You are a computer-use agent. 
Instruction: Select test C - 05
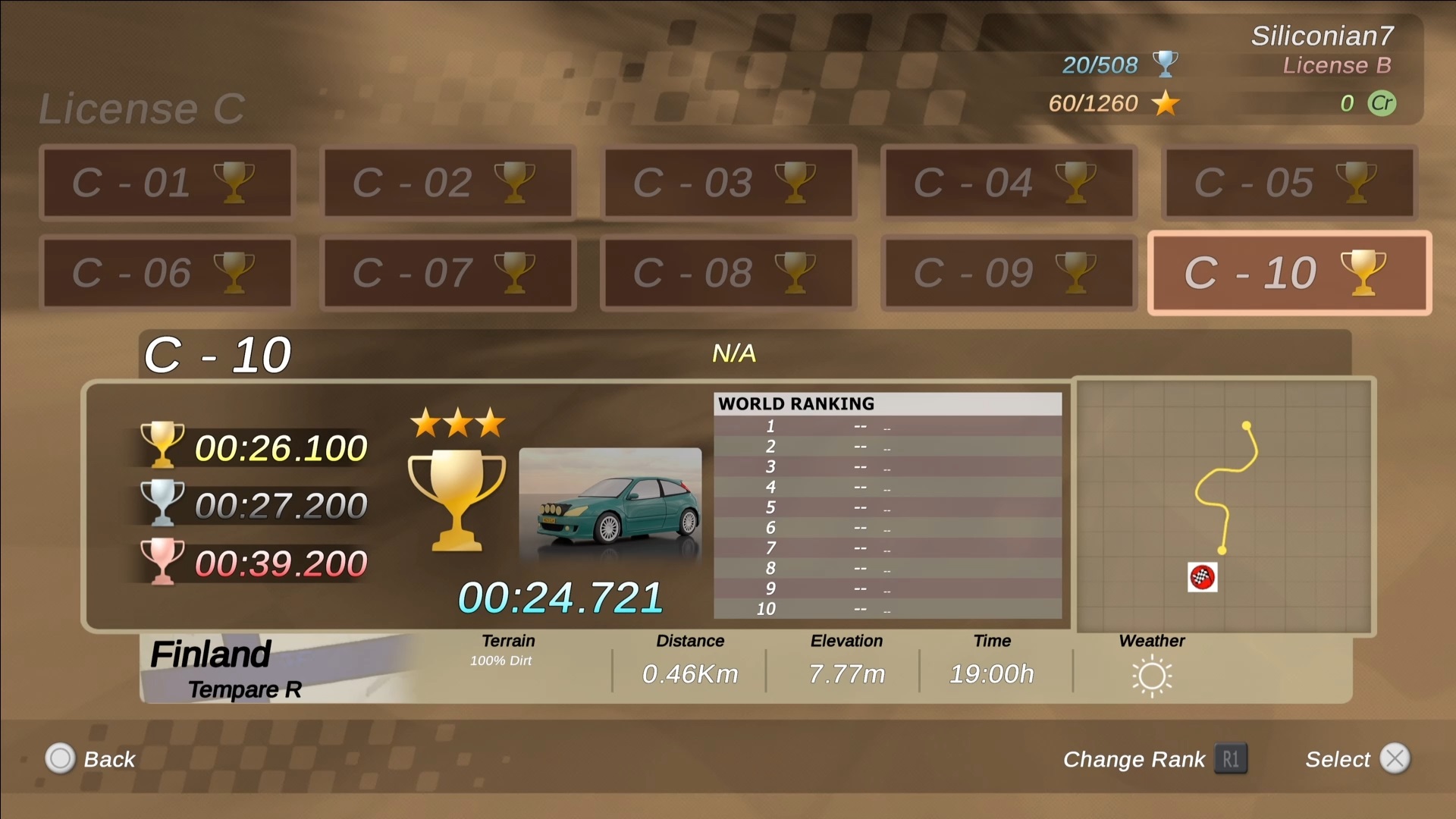(x=1289, y=183)
